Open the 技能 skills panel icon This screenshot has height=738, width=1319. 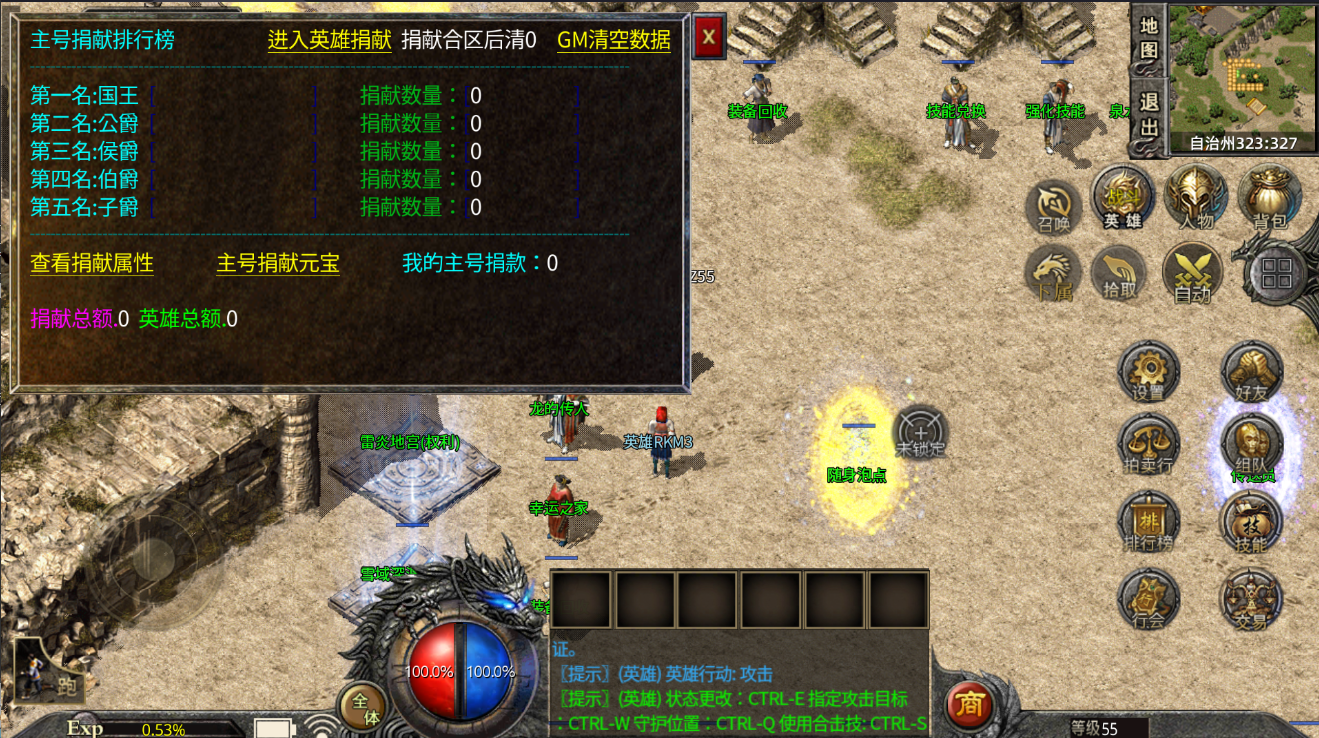1253,520
